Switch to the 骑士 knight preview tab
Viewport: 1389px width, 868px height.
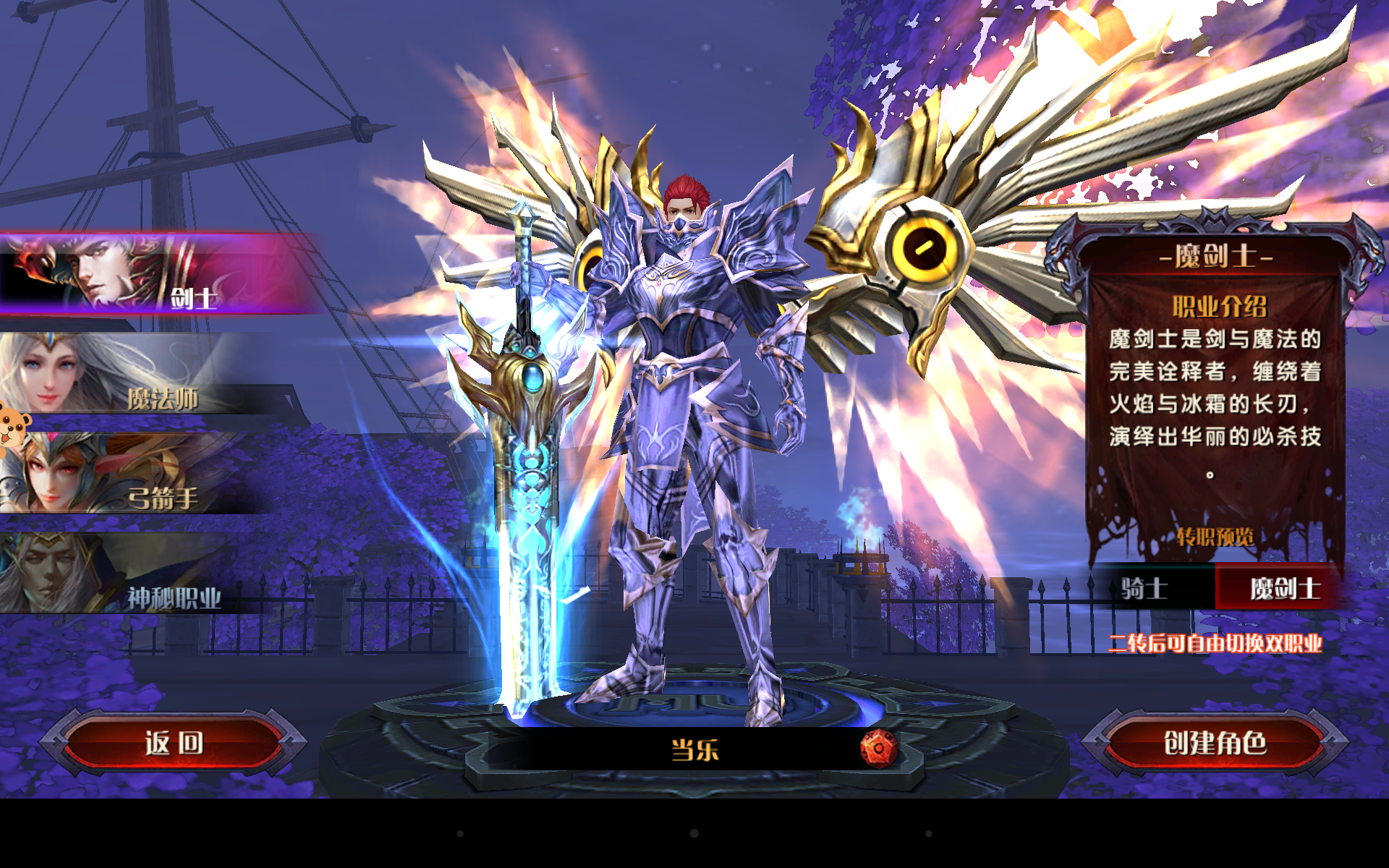1145,588
